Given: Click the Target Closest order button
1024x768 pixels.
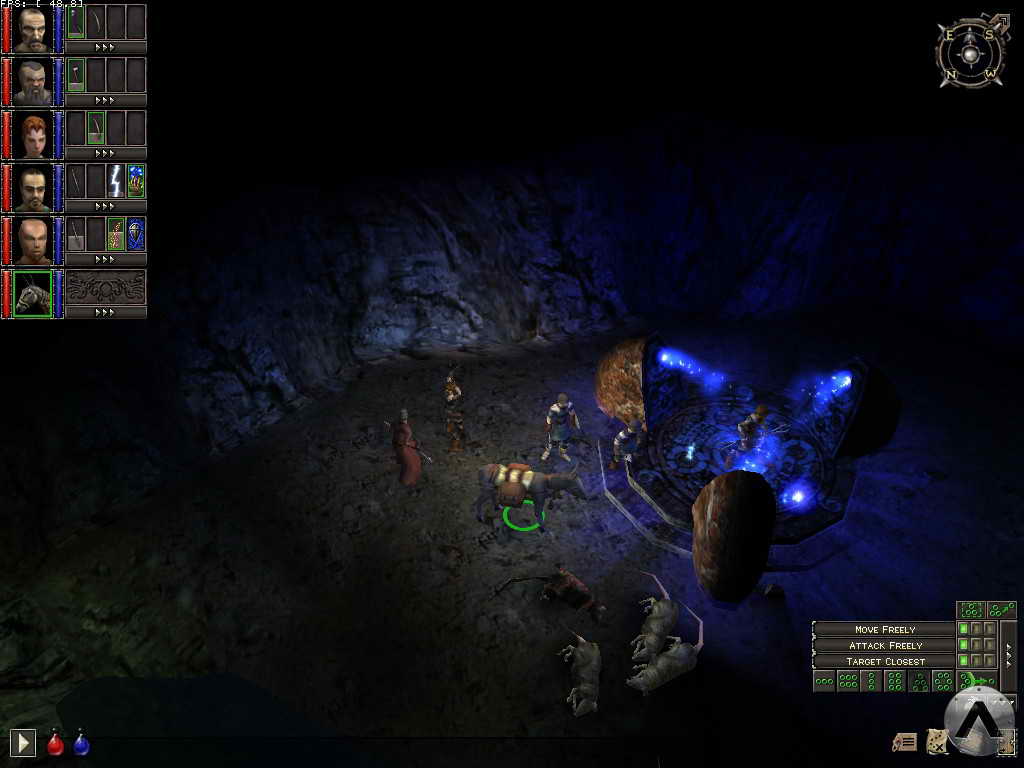Looking at the screenshot, I should 884,661.
